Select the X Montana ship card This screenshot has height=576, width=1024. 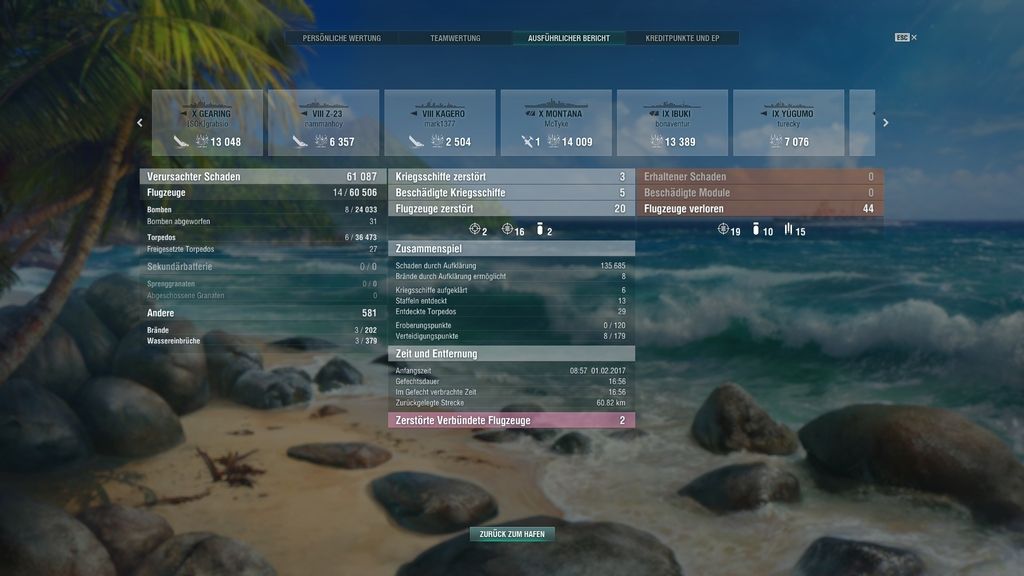pyautogui.click(x=556, y=123)
